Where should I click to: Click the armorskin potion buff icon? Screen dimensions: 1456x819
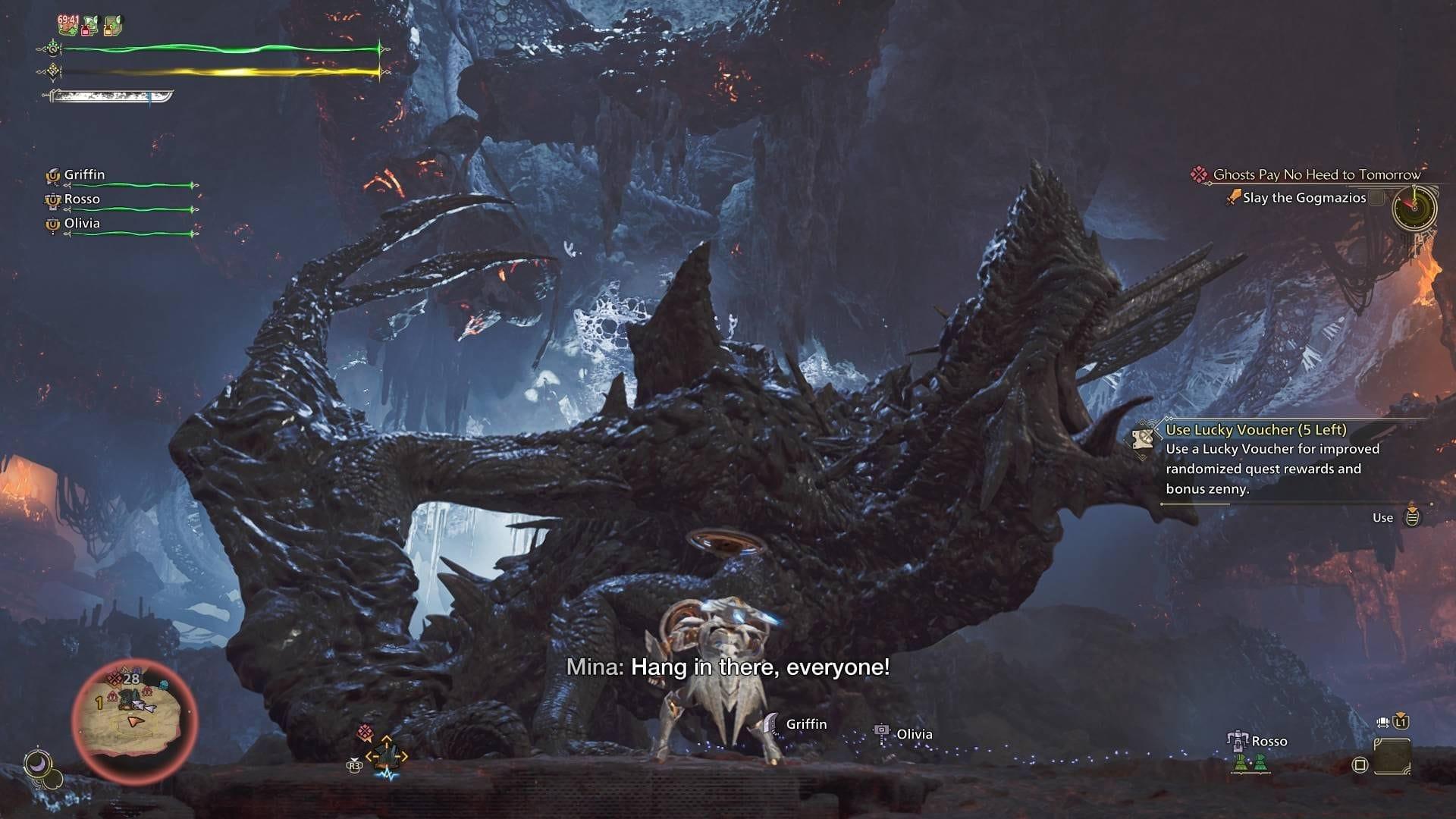(110, 25)
